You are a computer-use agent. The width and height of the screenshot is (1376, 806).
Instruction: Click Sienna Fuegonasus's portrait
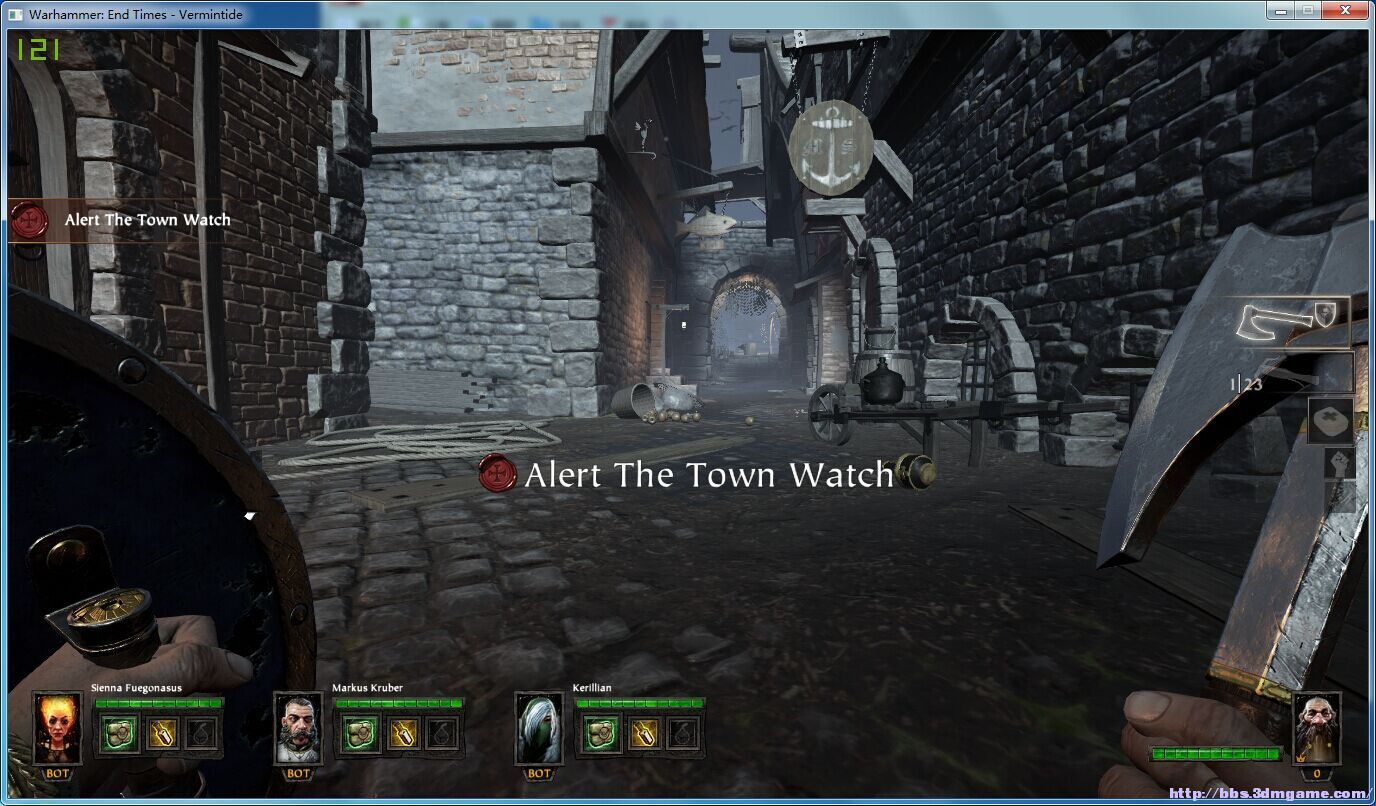pyautogui.click(x=56, y=728)
